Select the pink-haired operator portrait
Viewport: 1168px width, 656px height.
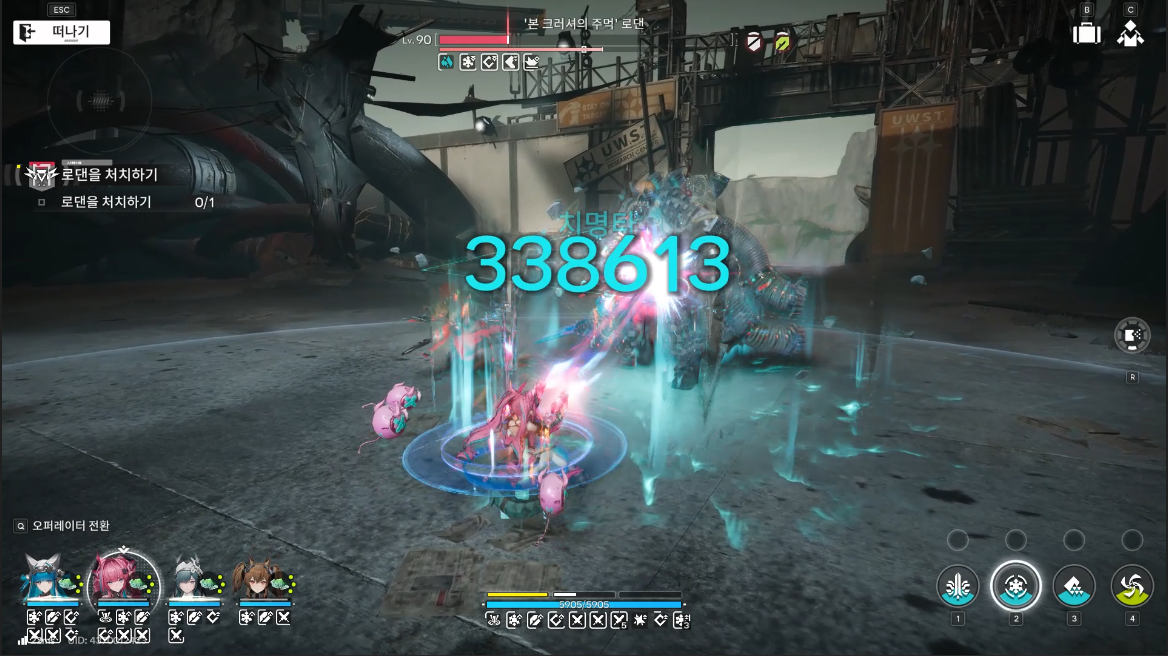point(122,578)
